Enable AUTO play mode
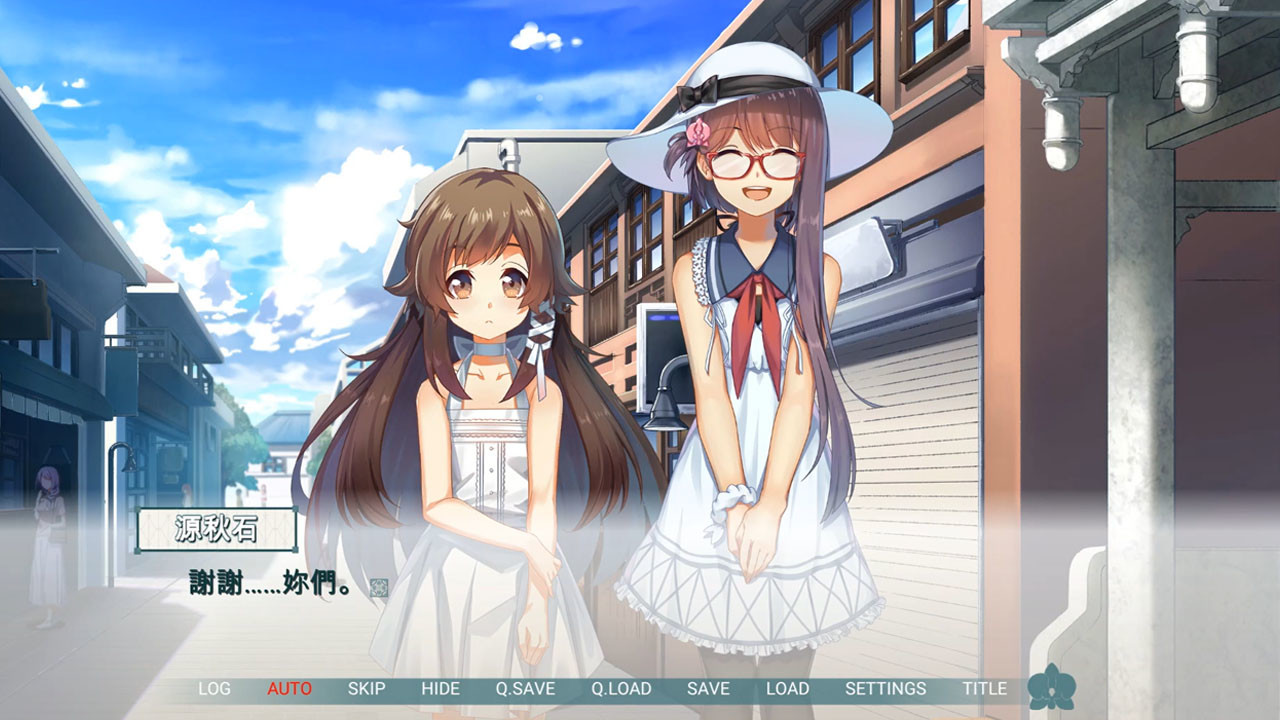 pyautogui.click(x=287, y=689)
